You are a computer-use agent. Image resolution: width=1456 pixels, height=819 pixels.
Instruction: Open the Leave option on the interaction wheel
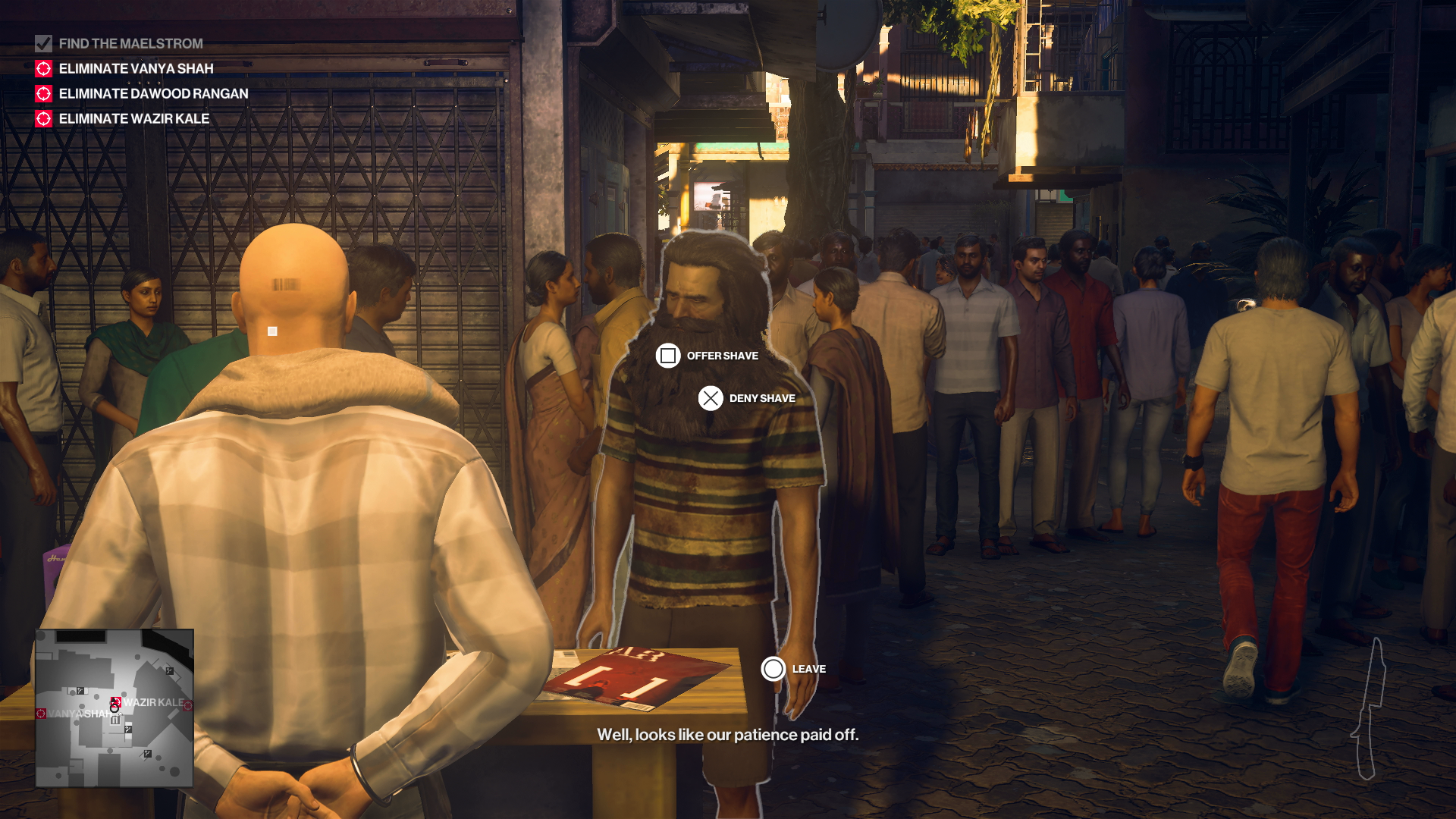(x=808, y=669)
